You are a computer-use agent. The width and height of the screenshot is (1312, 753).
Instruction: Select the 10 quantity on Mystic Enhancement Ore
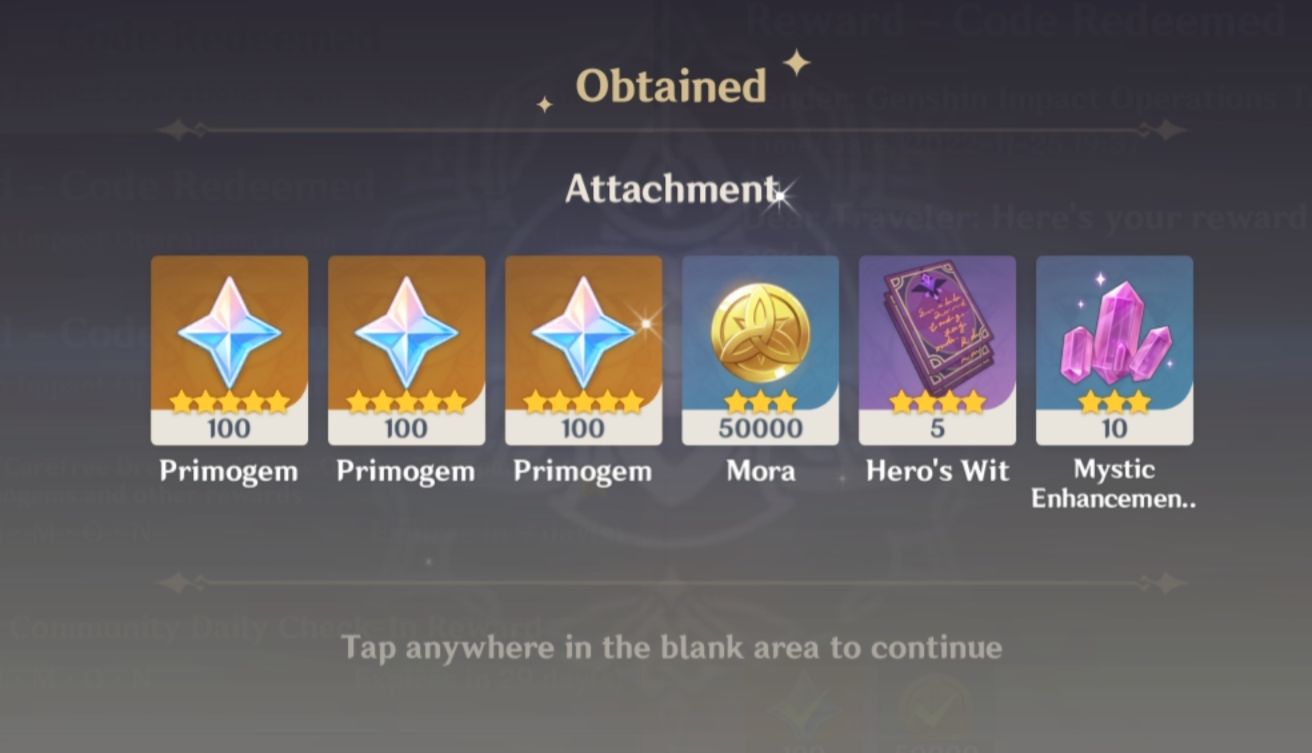point(1113,429)
